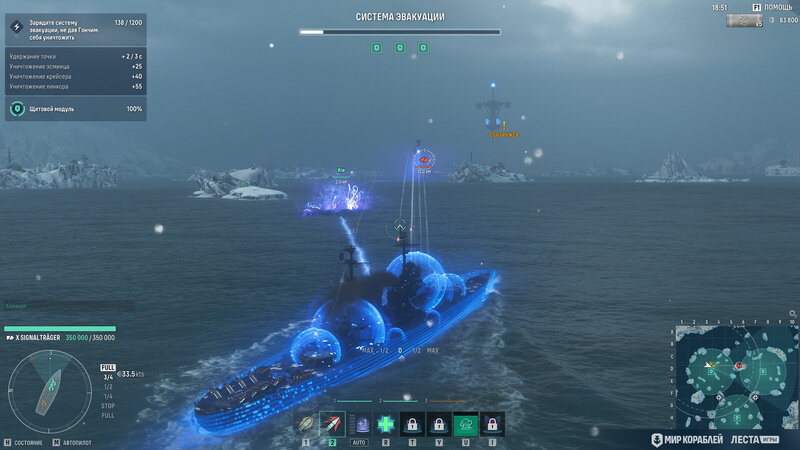Select the torpedo weapon slot
Screen dimensions: 800x450
point(307,424)
